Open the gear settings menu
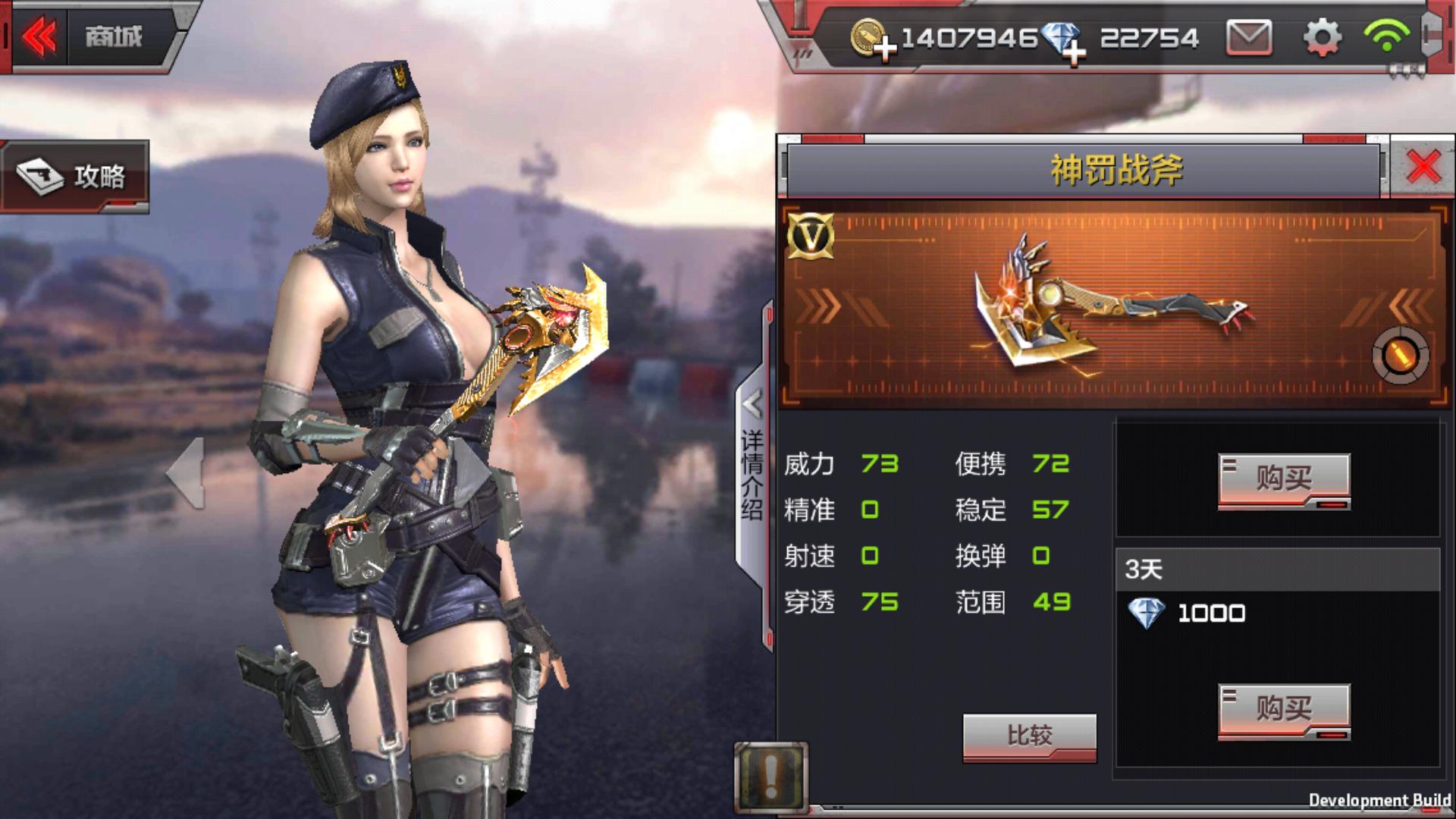The height and width of the screenshot is (819, 1456). coord(1322,37)
